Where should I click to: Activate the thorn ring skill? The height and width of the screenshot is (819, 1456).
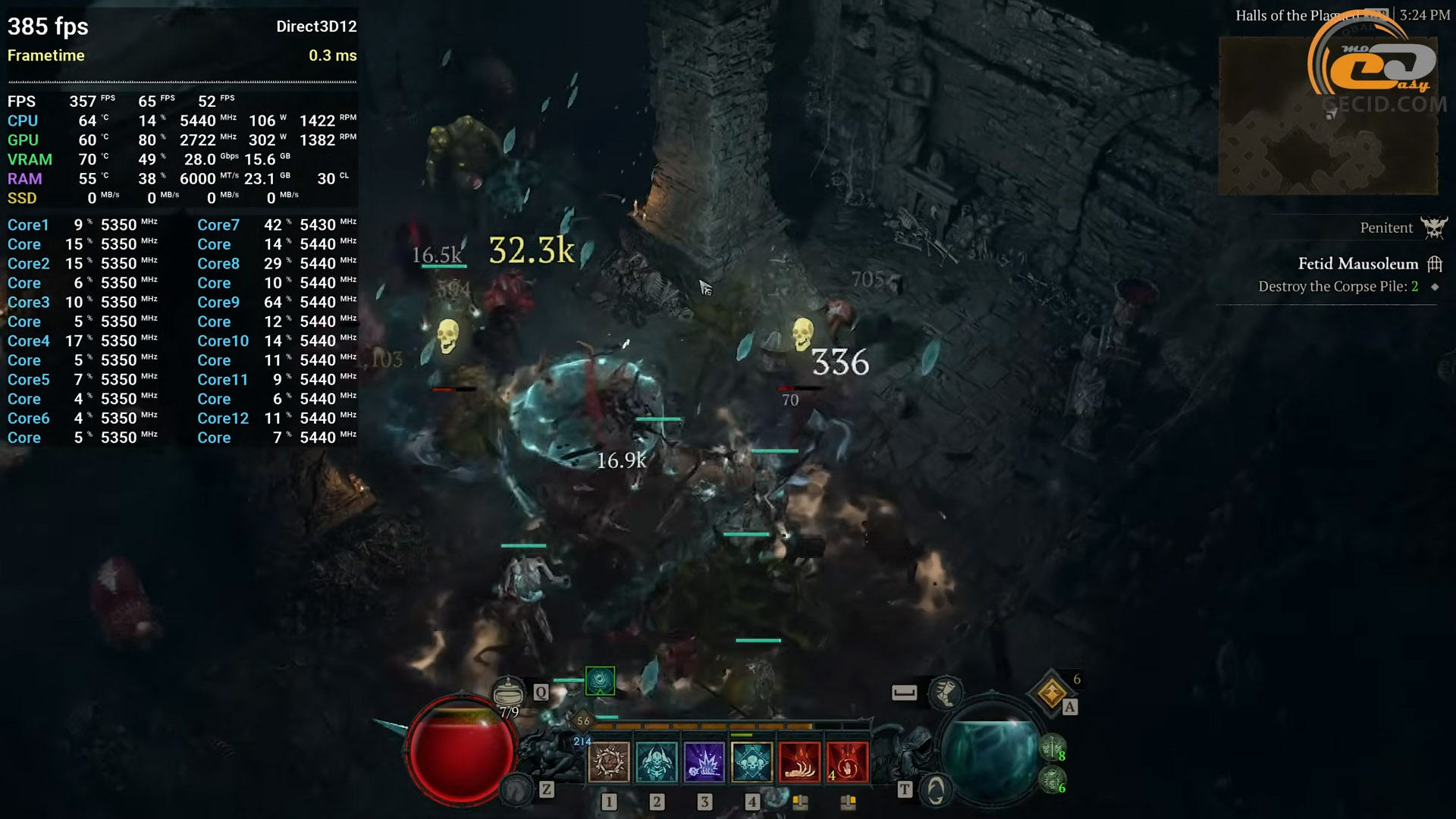pos(608,761)
